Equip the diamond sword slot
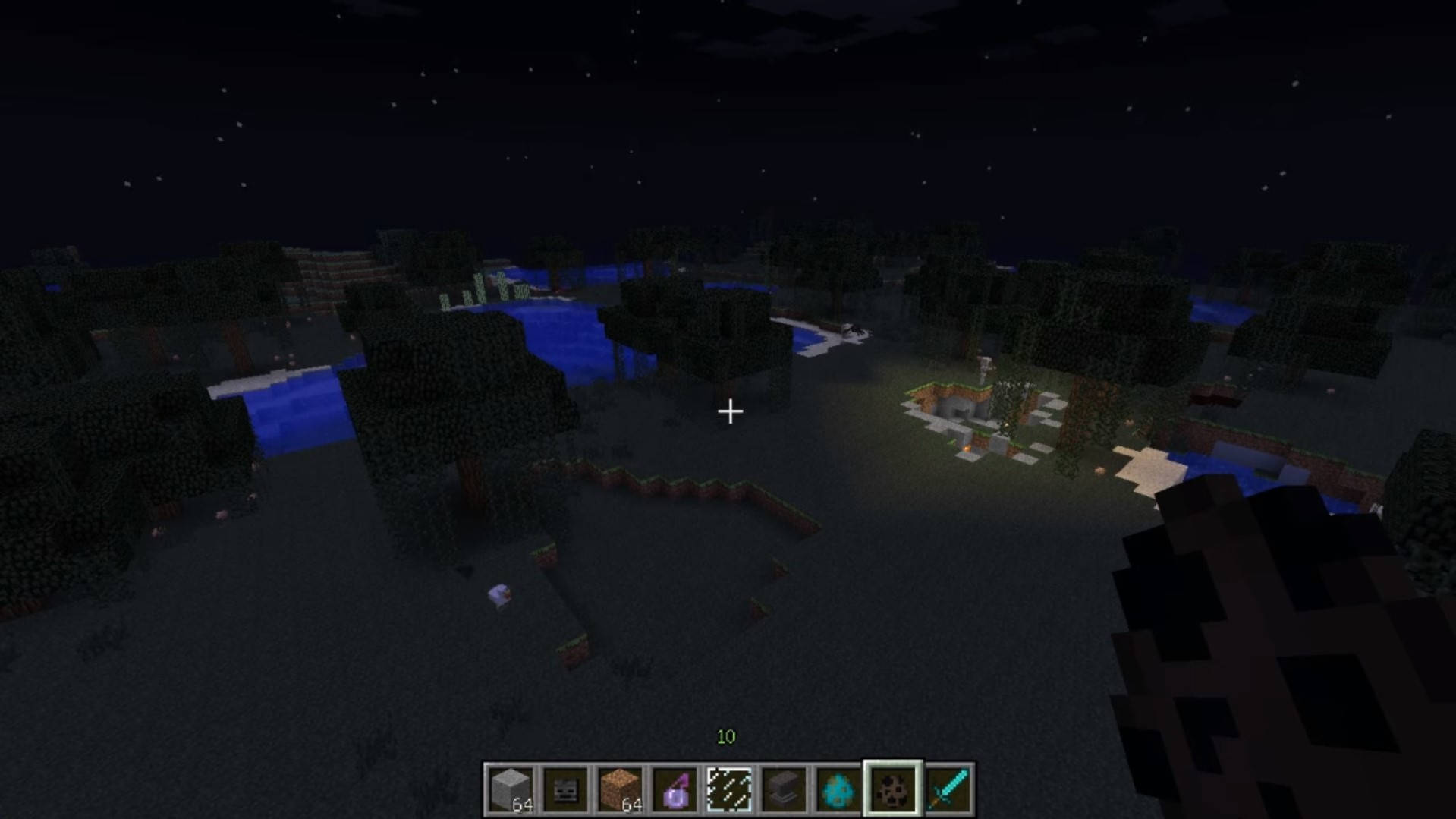This screenshot has height=819, width=1456. (948, 789)
